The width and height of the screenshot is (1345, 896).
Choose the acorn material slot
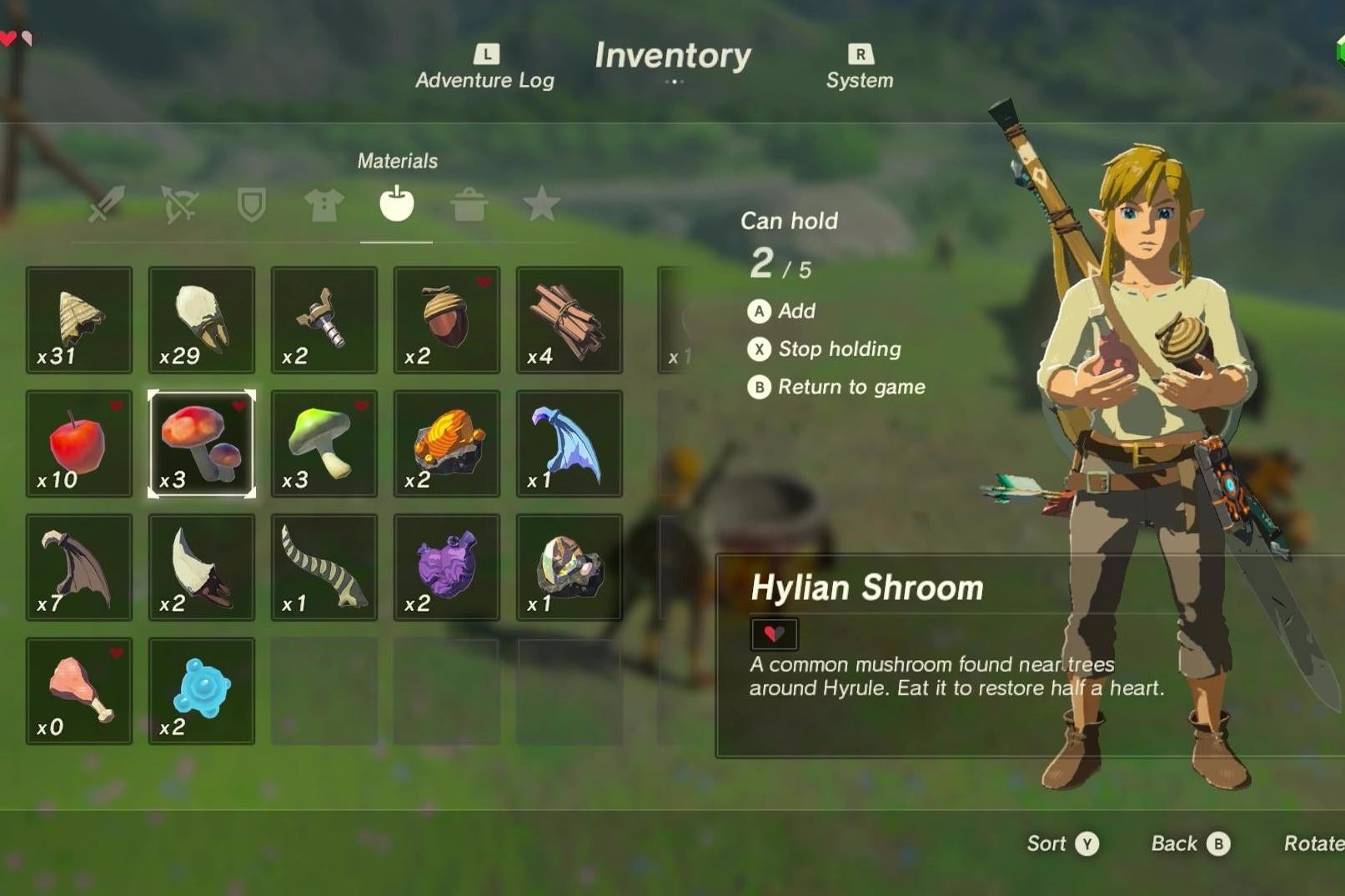click(446, 321)
